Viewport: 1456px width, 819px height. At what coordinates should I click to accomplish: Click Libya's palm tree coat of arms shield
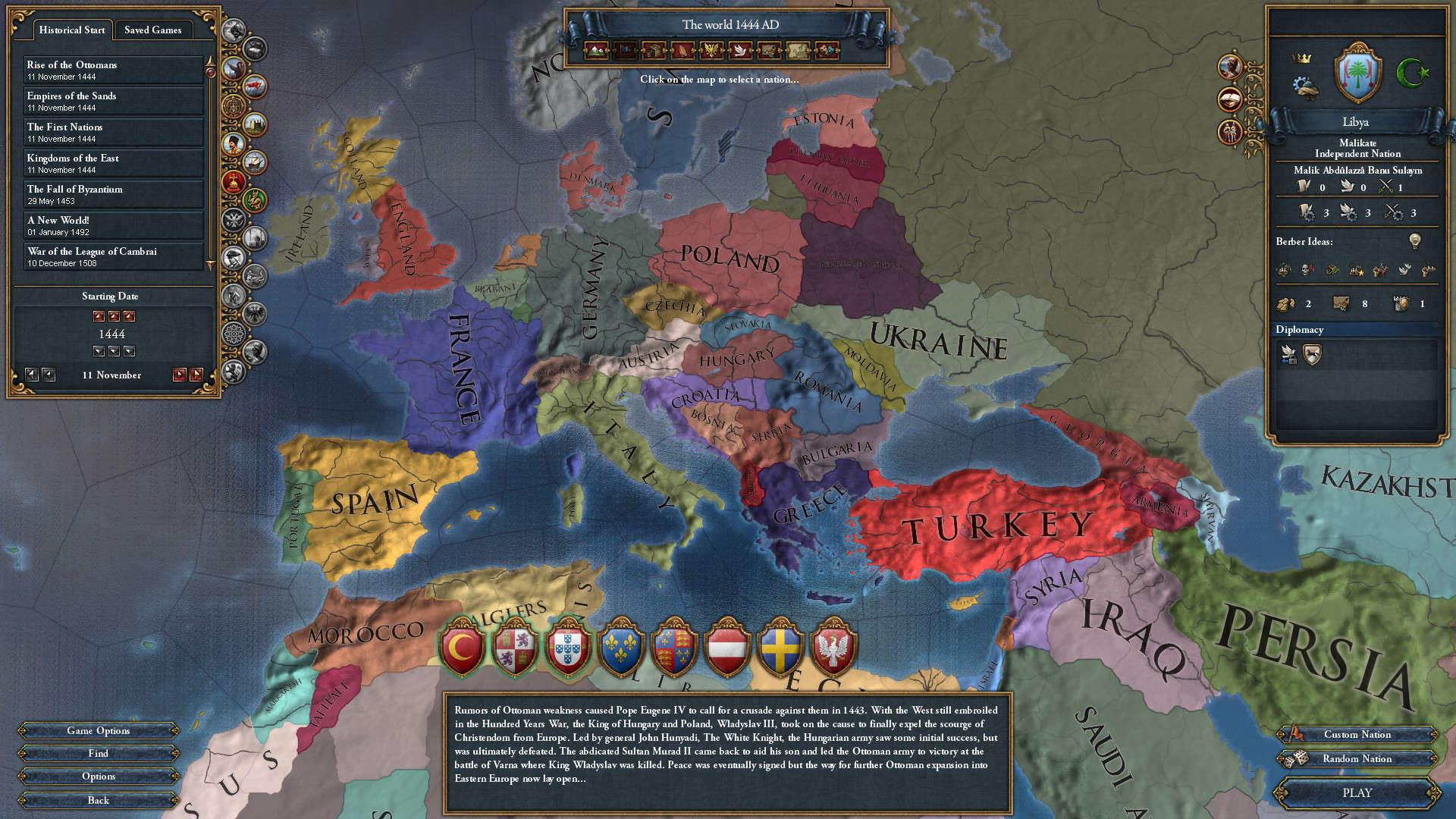1357,74
